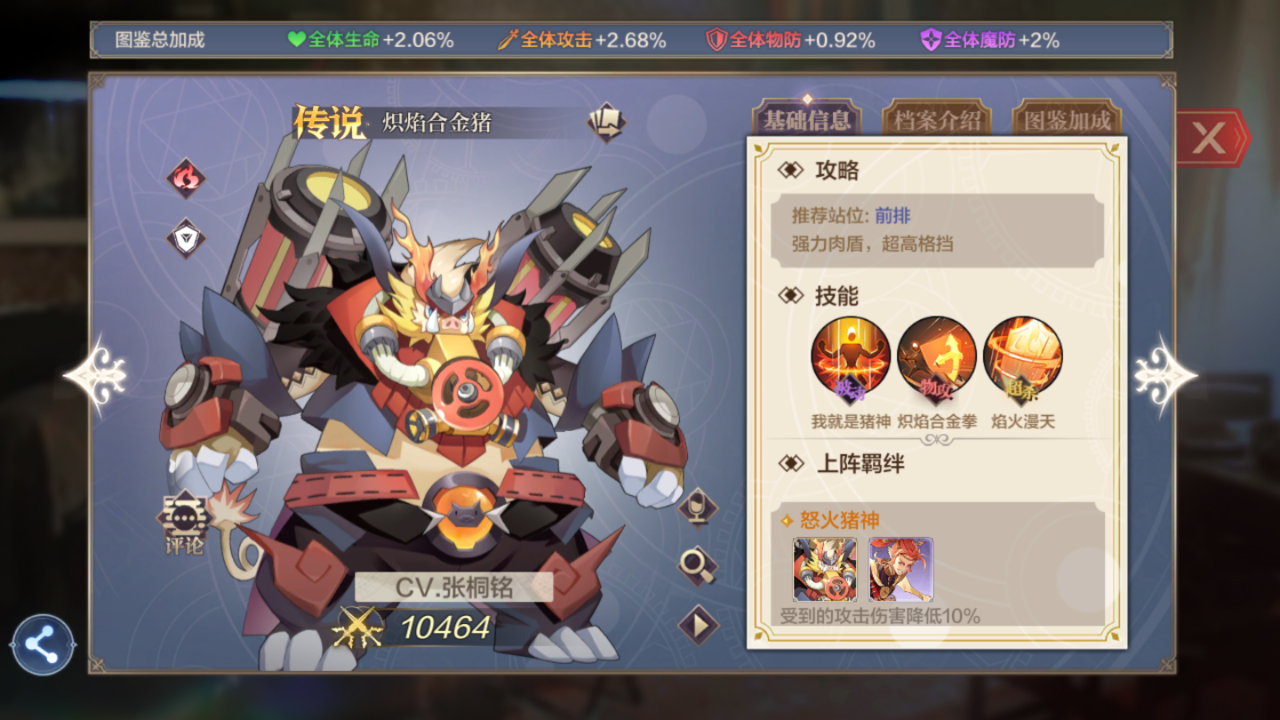
Task: Select the 炽焰合金猪 bond portrait
Action: click(x=825, y=569)
